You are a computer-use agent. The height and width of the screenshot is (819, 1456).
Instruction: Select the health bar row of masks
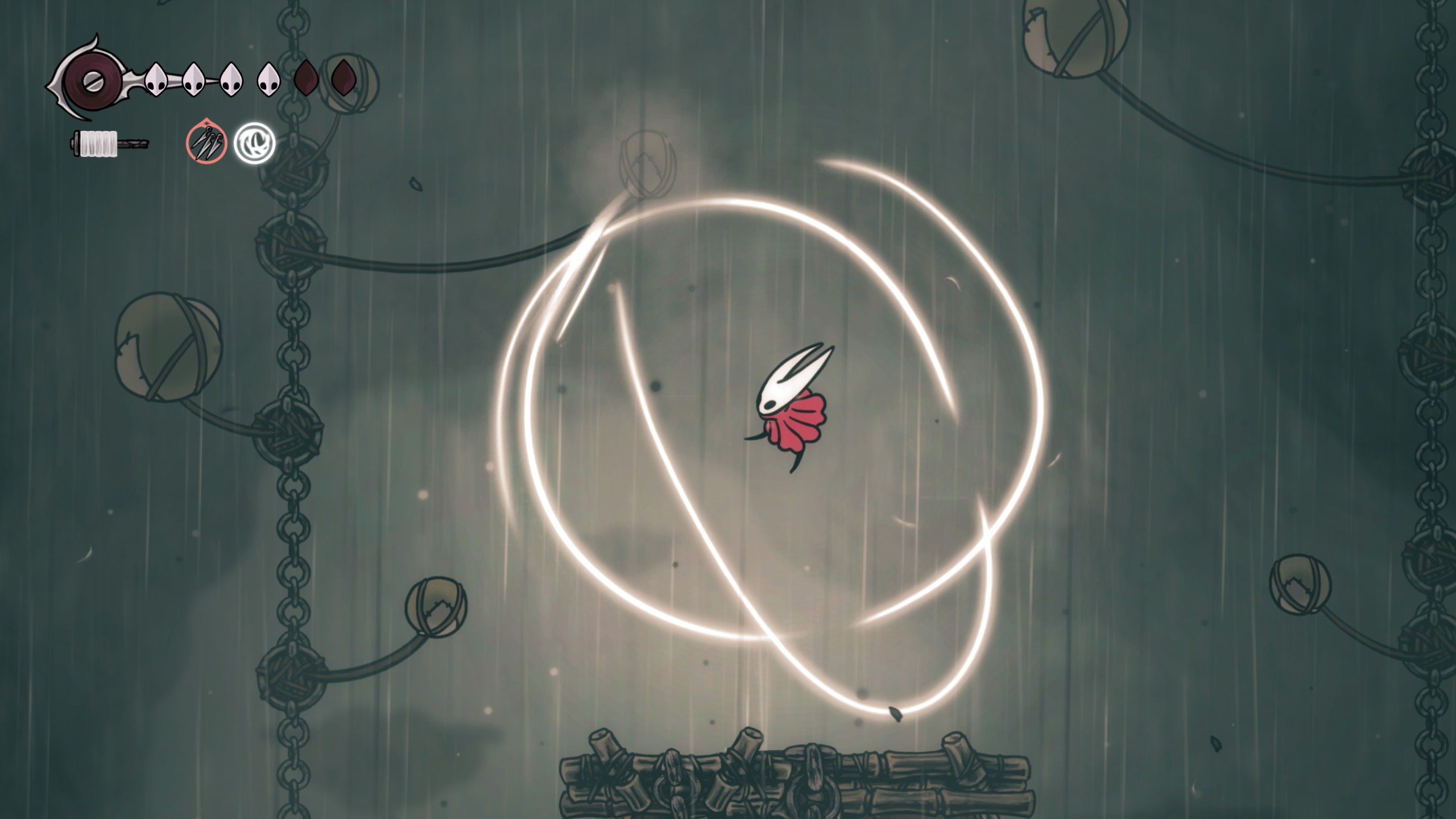coord(227,80)
